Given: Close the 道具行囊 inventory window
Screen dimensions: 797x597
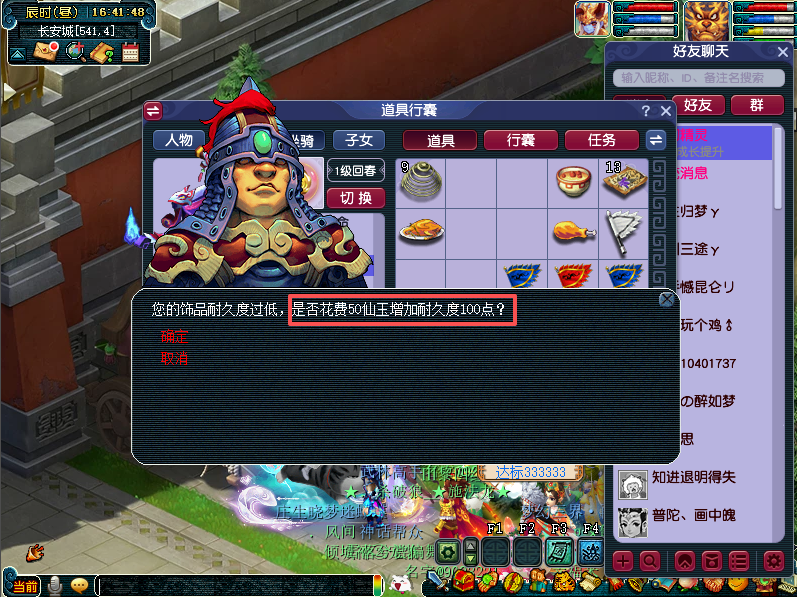Looking at the screenshot, I should (664, 111).
